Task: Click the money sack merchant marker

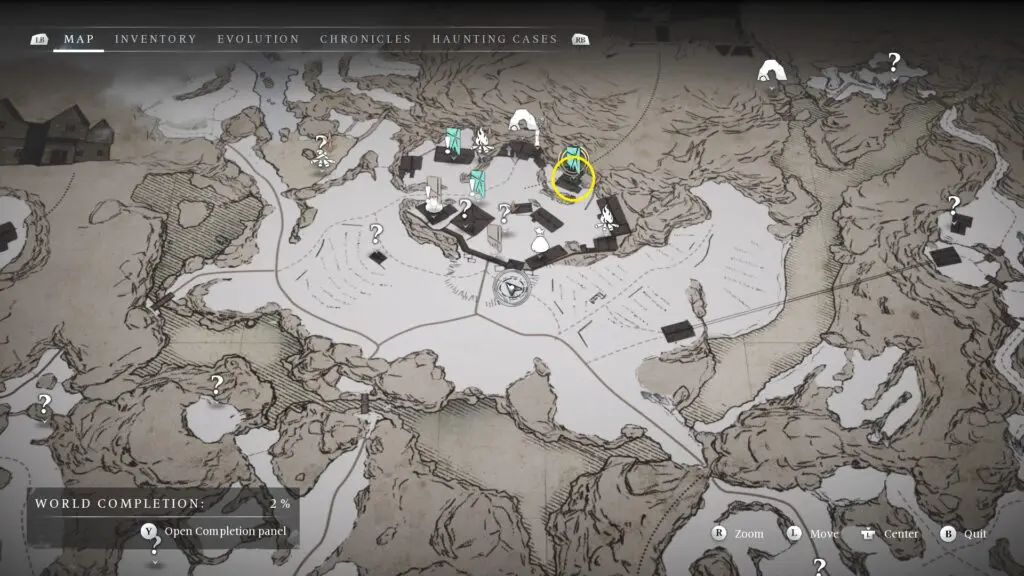Action: point(538,239)
